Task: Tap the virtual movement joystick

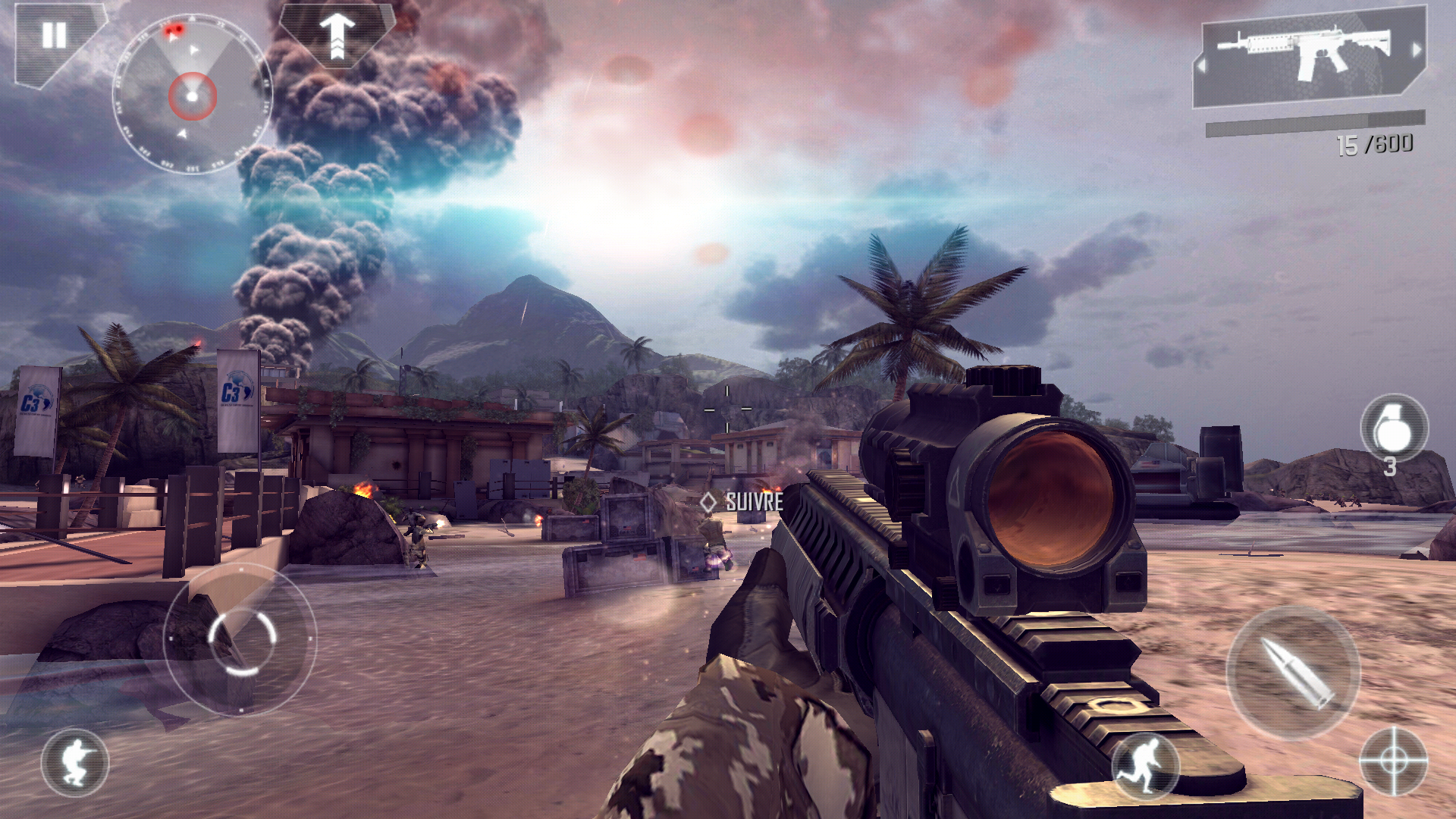Action: tap(240, 639)
